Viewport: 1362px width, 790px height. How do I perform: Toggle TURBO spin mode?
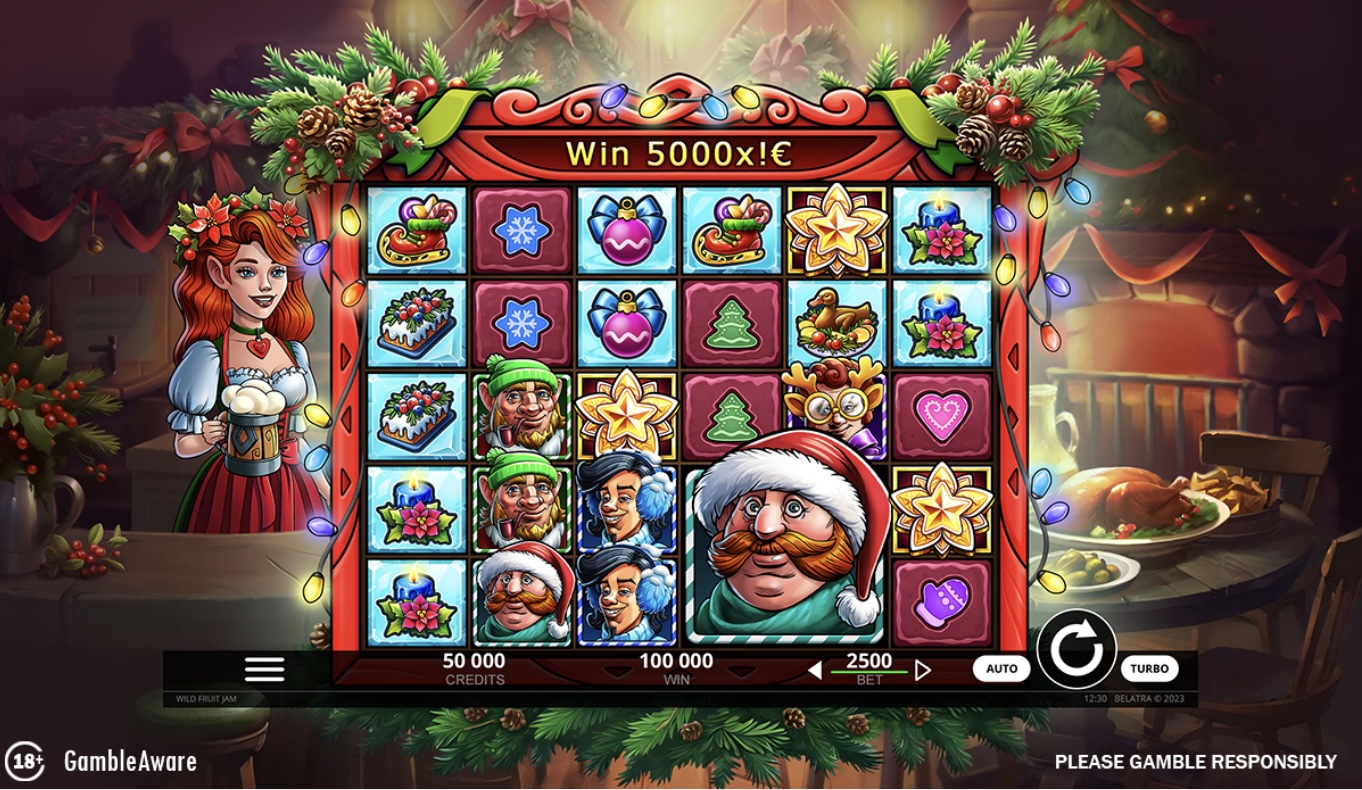(1149, 669)
